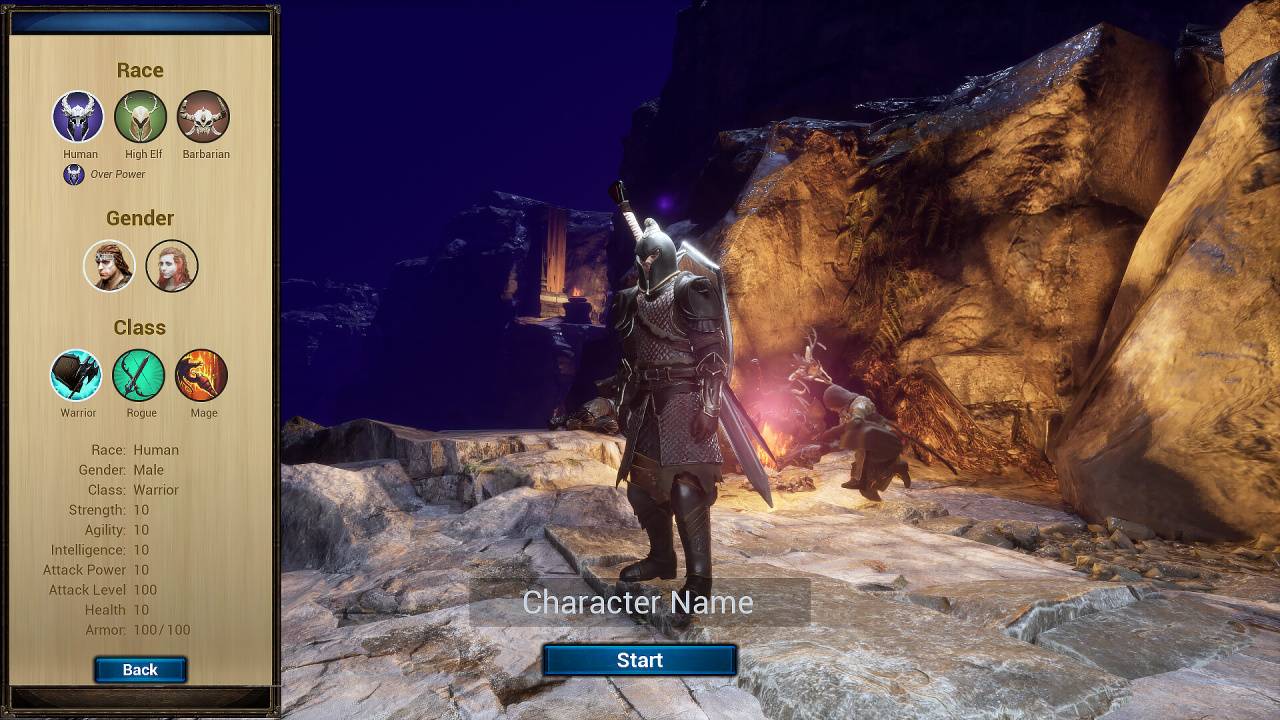Choose the High Elf race
1280x720 pixels.
141,117
